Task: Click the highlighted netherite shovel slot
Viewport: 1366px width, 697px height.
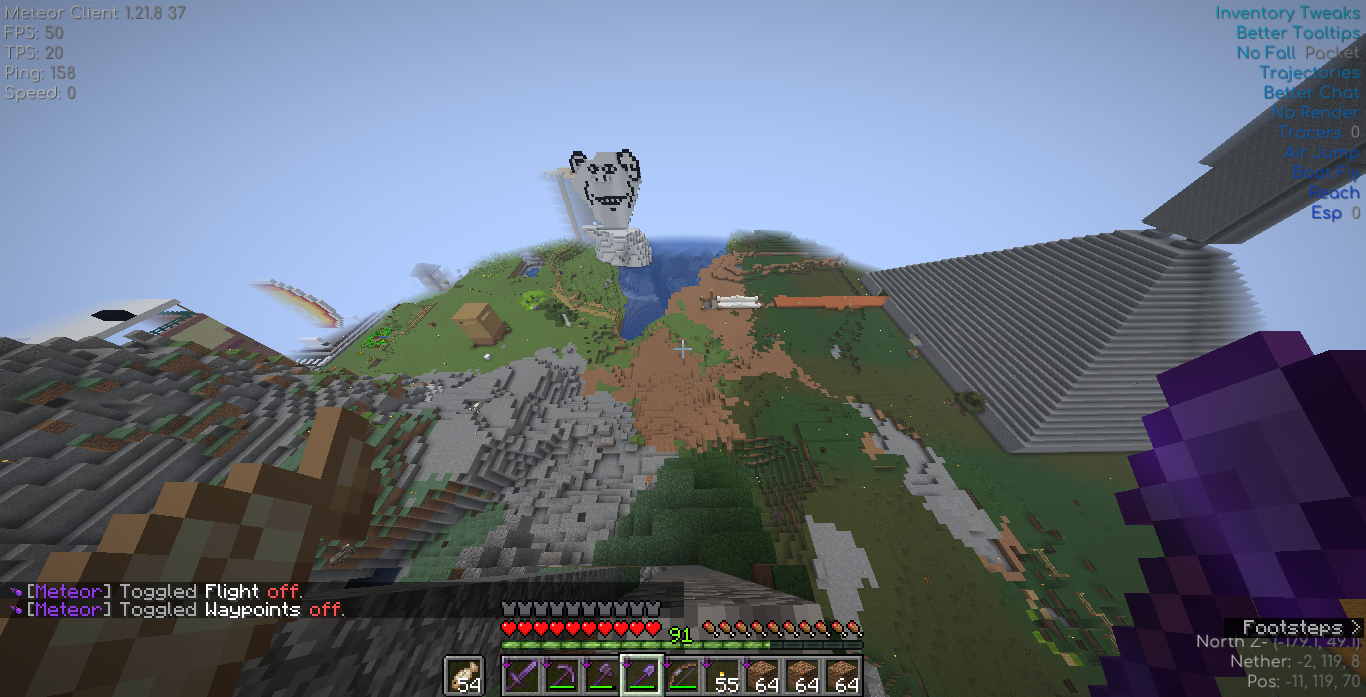Action: [641, 676]
